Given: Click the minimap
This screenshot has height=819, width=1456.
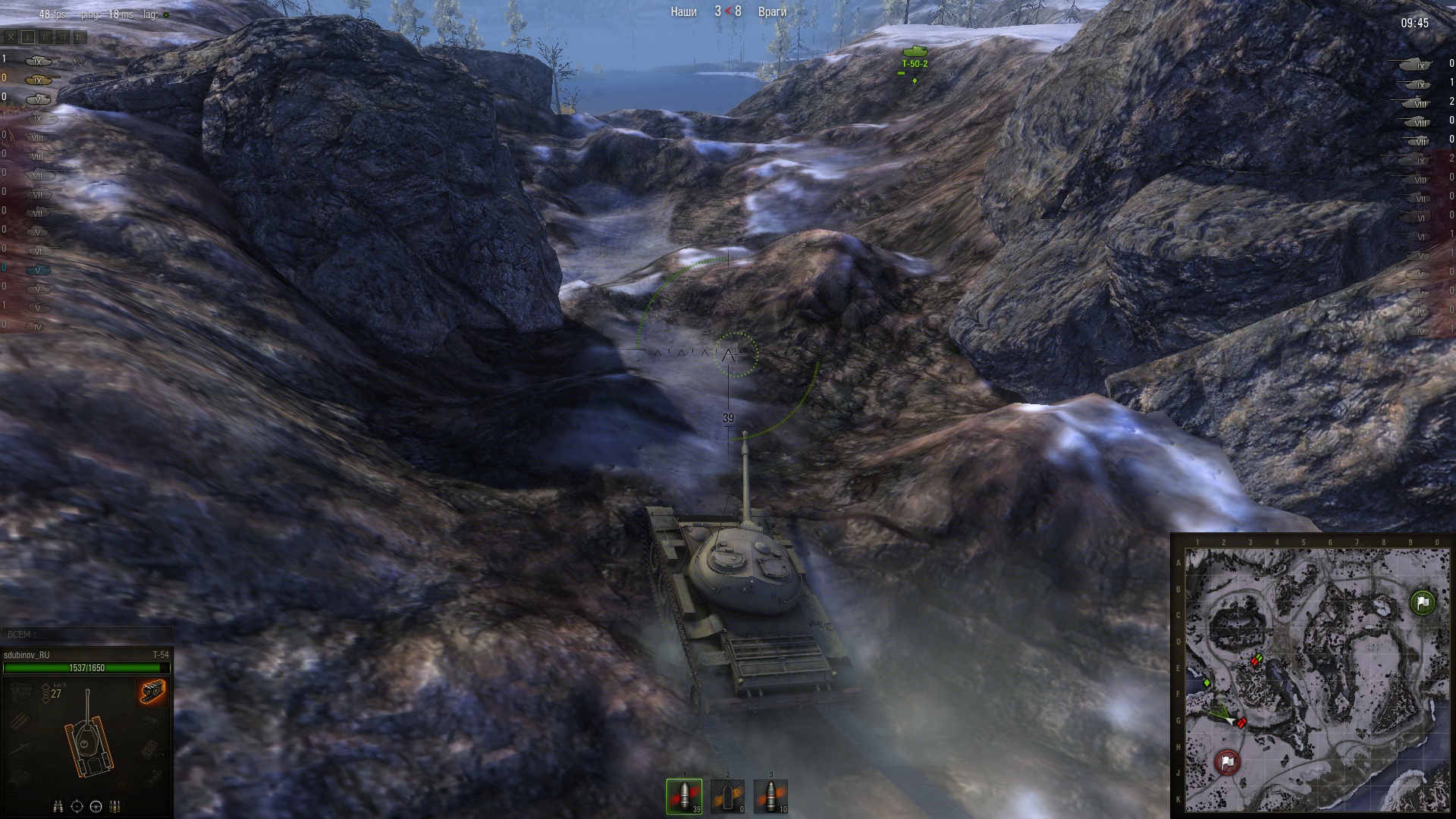Looking at the screenshot, I should (1316, 679).
